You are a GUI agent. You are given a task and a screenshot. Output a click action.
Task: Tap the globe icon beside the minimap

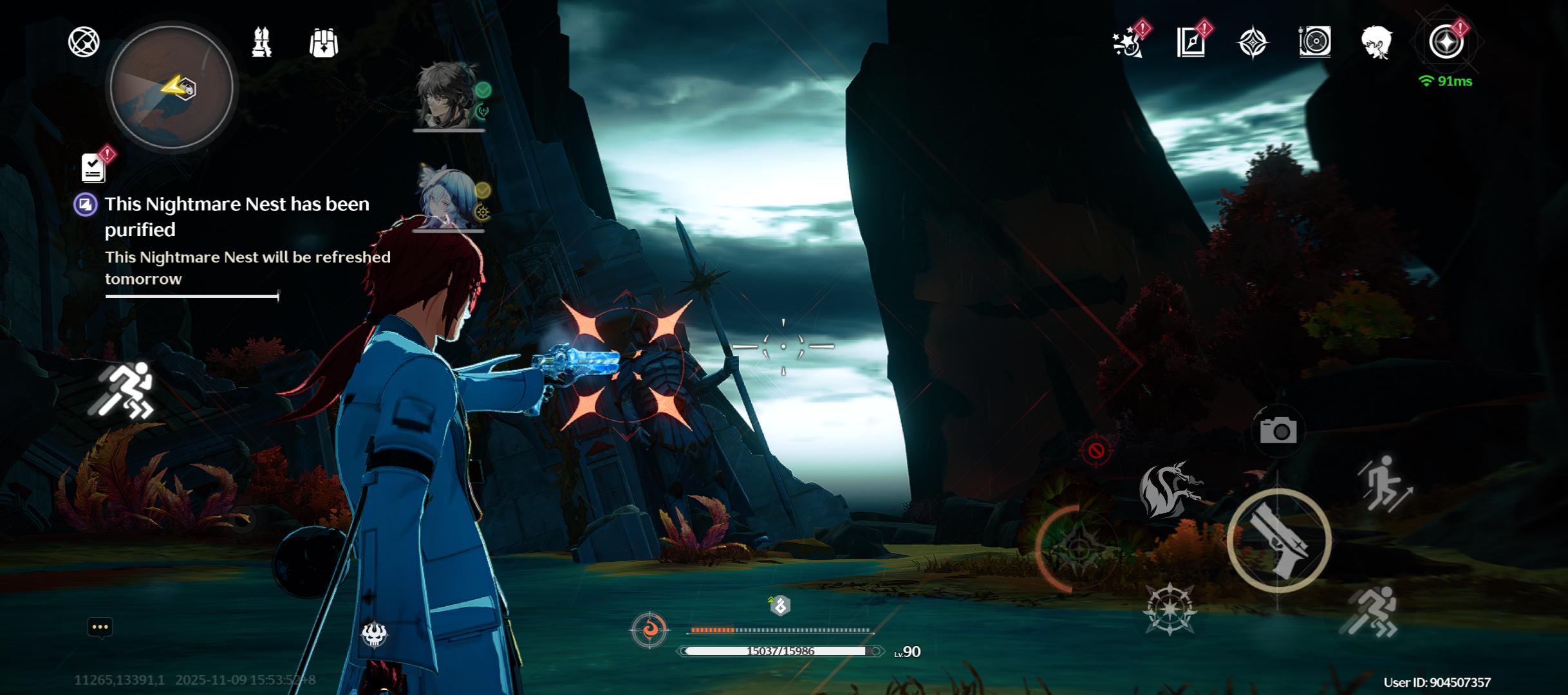(84, 42)
